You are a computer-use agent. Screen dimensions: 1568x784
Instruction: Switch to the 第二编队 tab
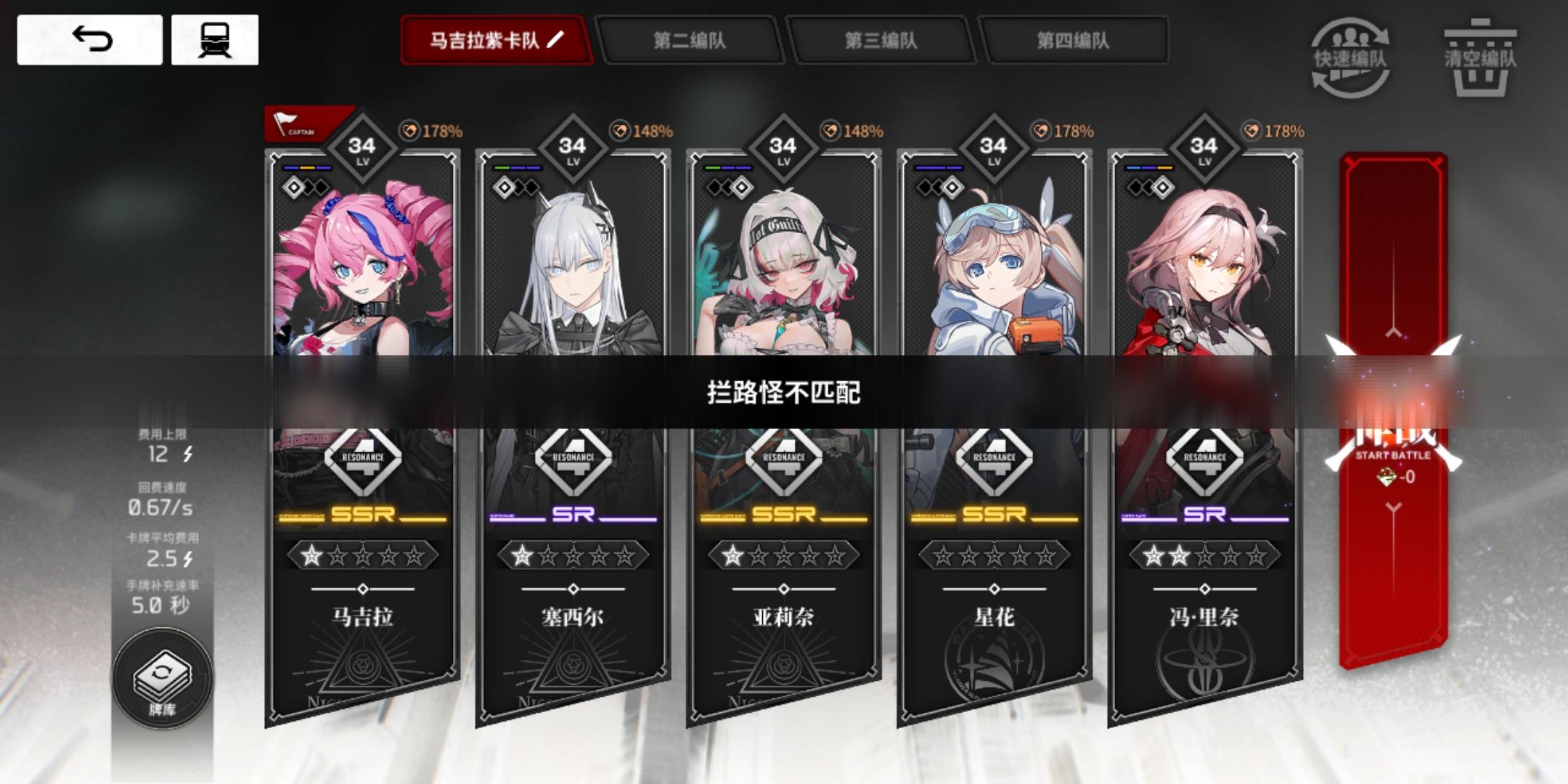[x=688, y=41]
